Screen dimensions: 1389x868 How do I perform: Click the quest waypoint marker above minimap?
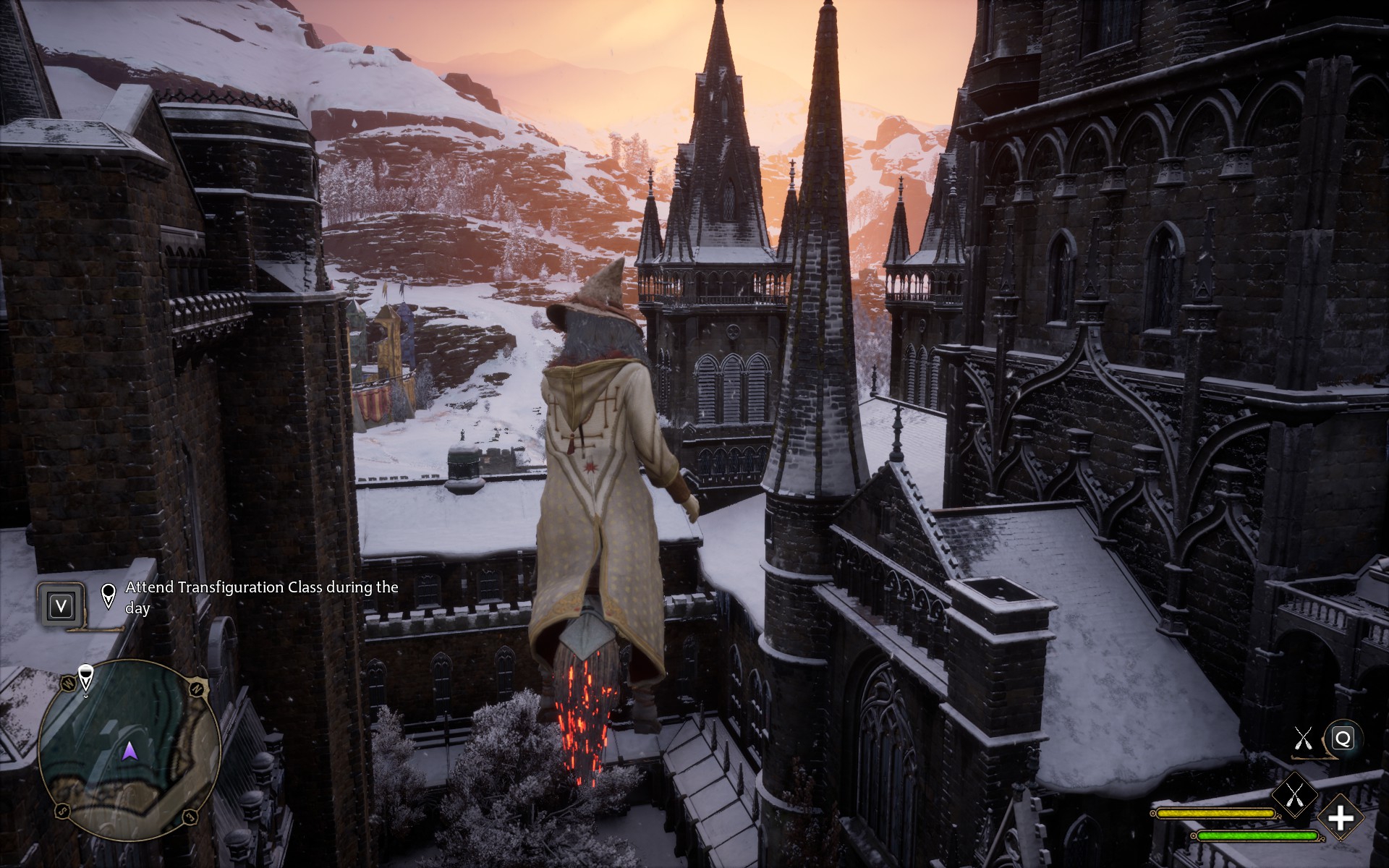85,678
